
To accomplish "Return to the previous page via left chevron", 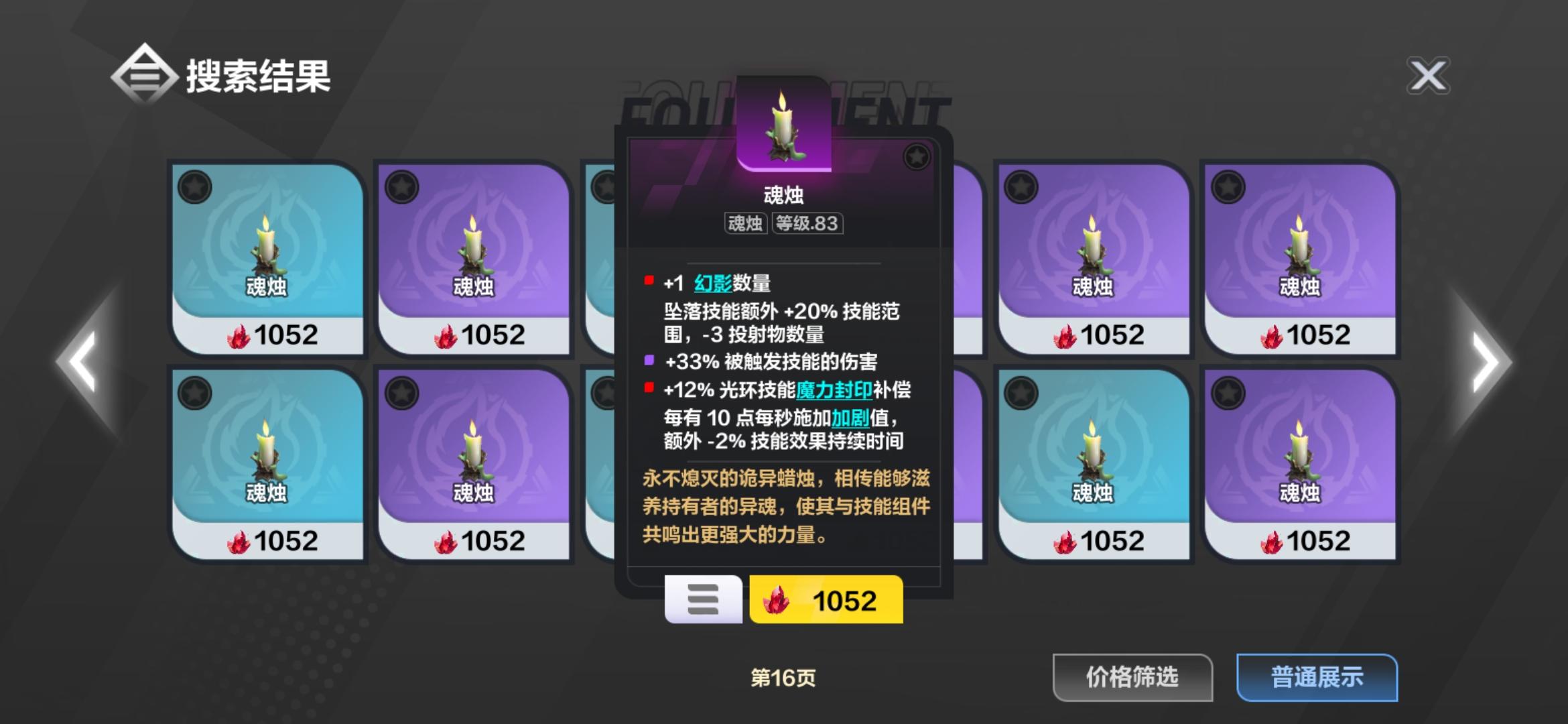I will point(80,362).
